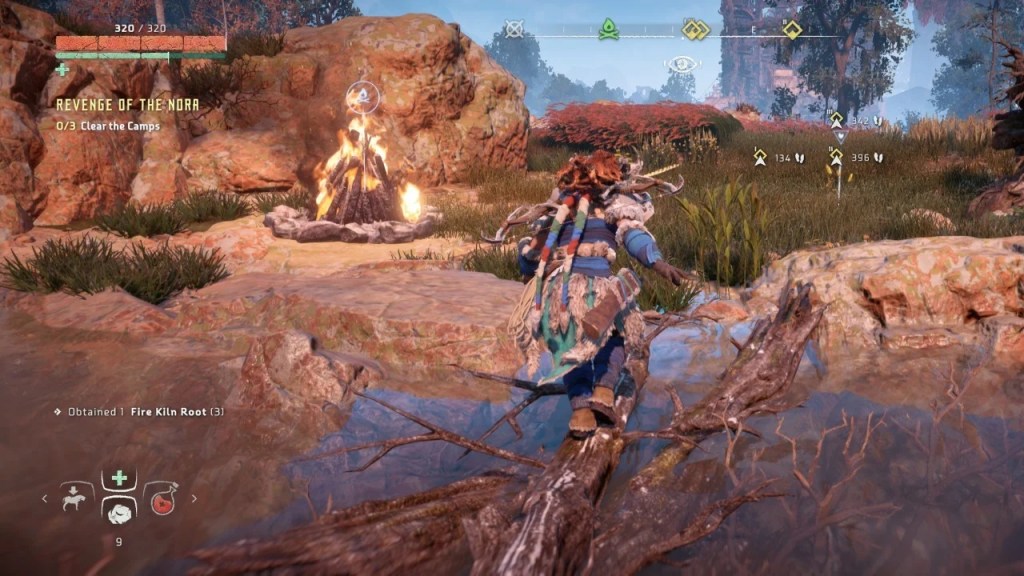This screenshot has width=1024, height=576.
Task: Click the eye stealth visibility indicator
Action: (682, 64)
